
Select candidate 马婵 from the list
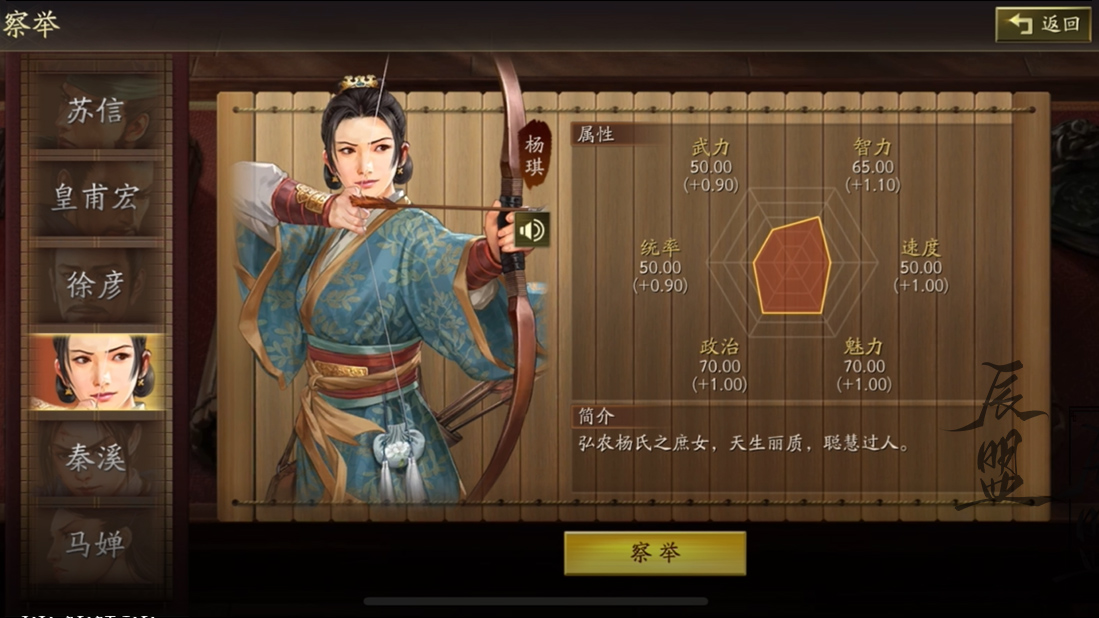tap(97, 545)
